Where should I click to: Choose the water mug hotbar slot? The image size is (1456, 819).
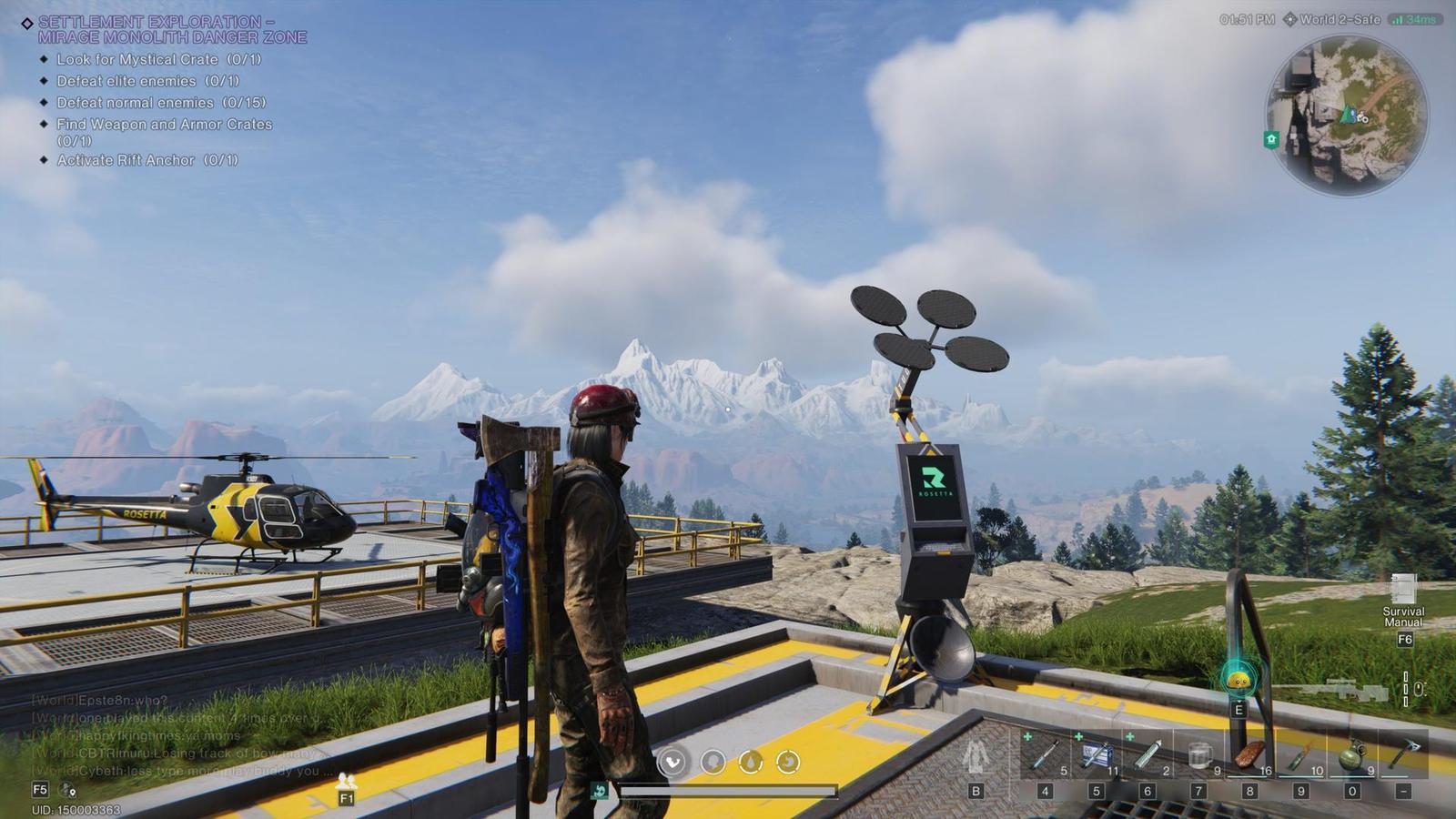1199,754
